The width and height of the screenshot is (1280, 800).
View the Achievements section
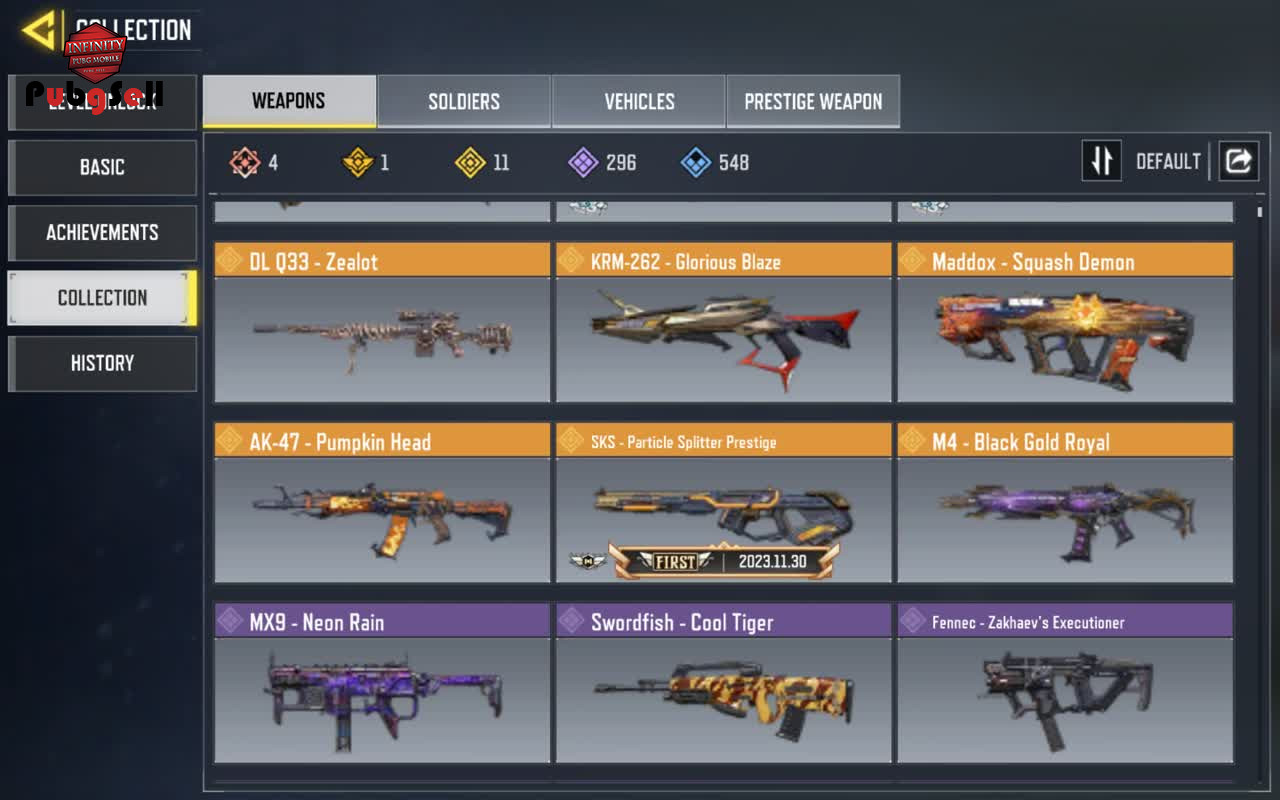(x=102, y=233)
